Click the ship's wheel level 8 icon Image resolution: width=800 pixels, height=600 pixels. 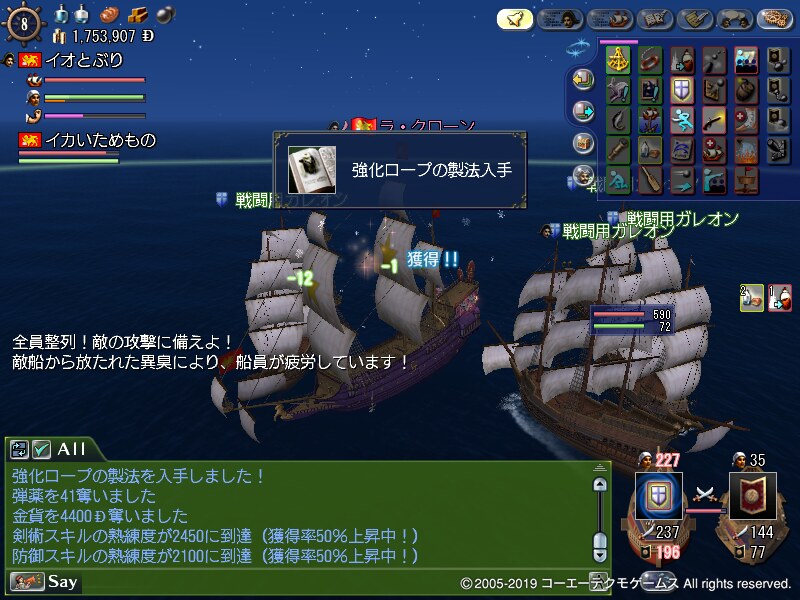(x=24, y=24)
